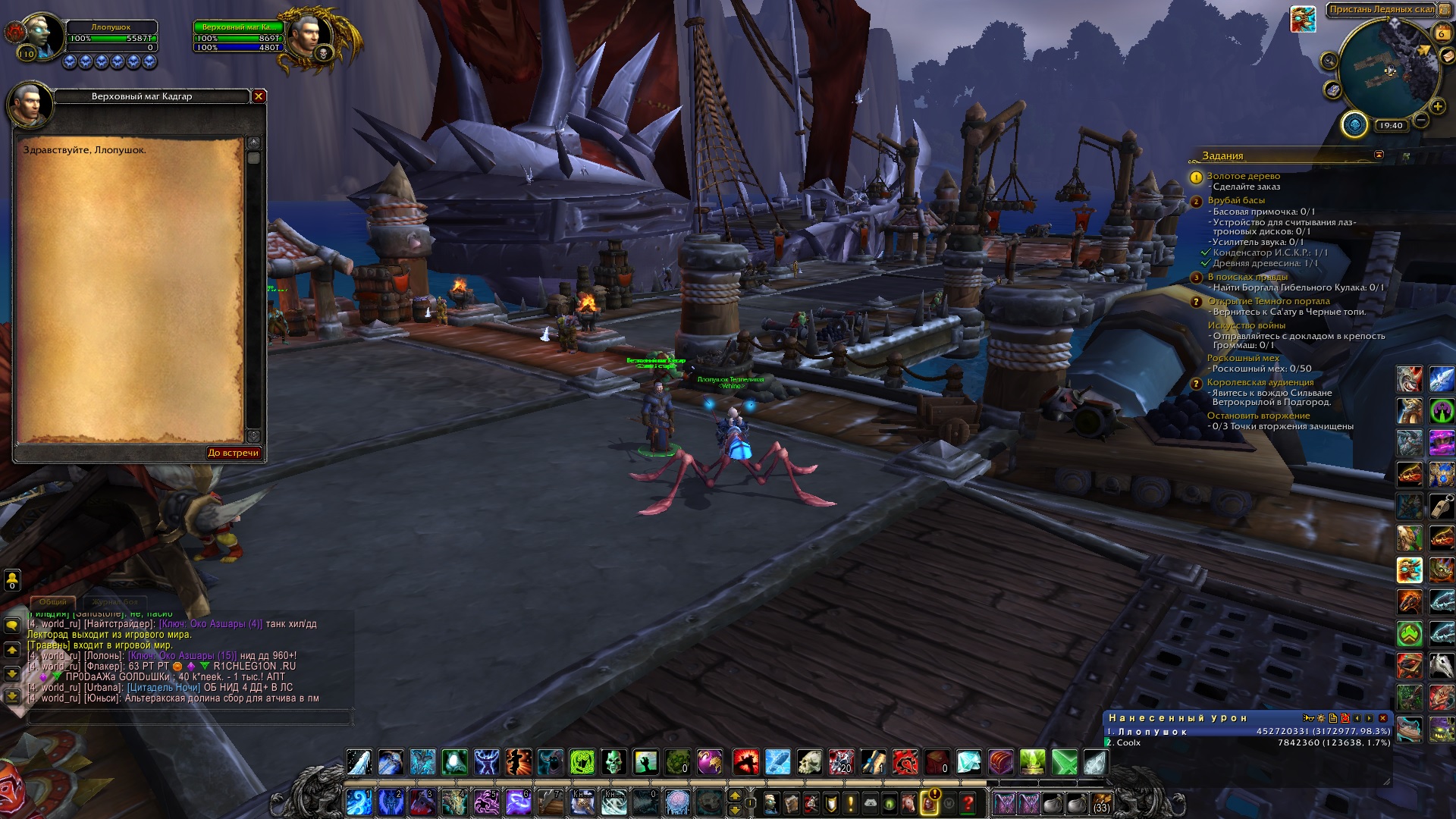
Task: Zoom out the minimap with the minus button
Action: [x=1421, y=120]
